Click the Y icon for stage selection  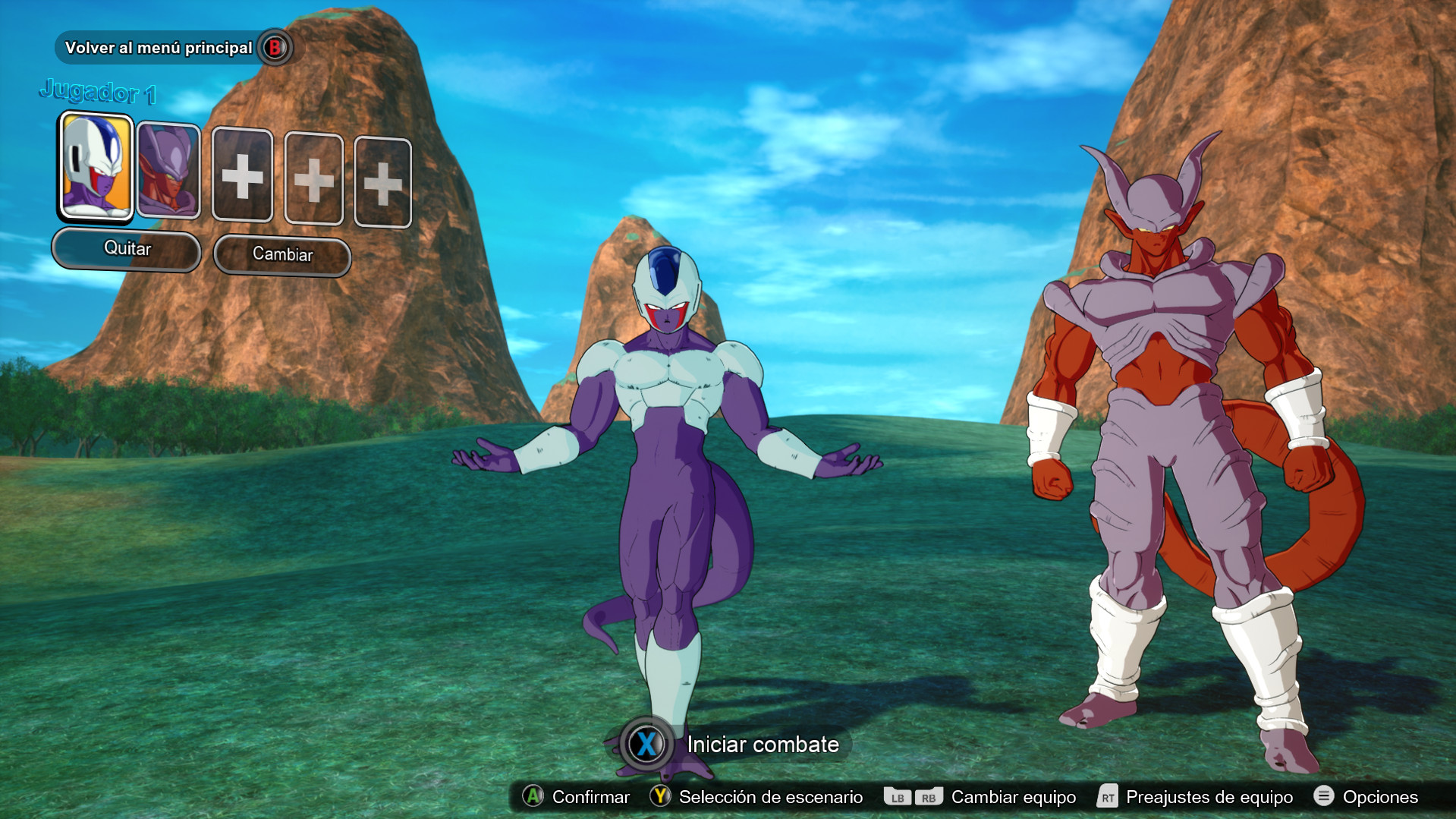click(x=660, y=797)
